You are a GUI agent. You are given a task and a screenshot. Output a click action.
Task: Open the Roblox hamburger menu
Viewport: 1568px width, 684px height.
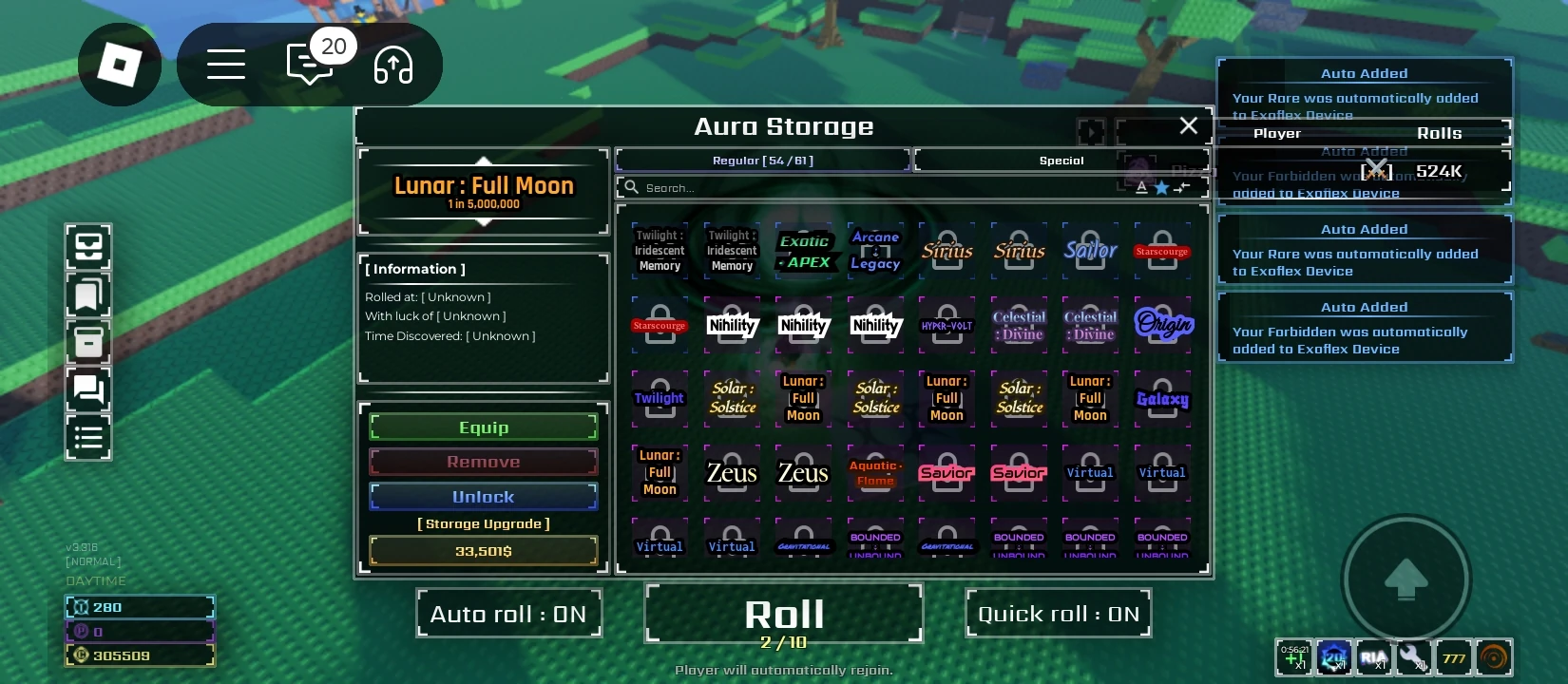pos(225,64)
